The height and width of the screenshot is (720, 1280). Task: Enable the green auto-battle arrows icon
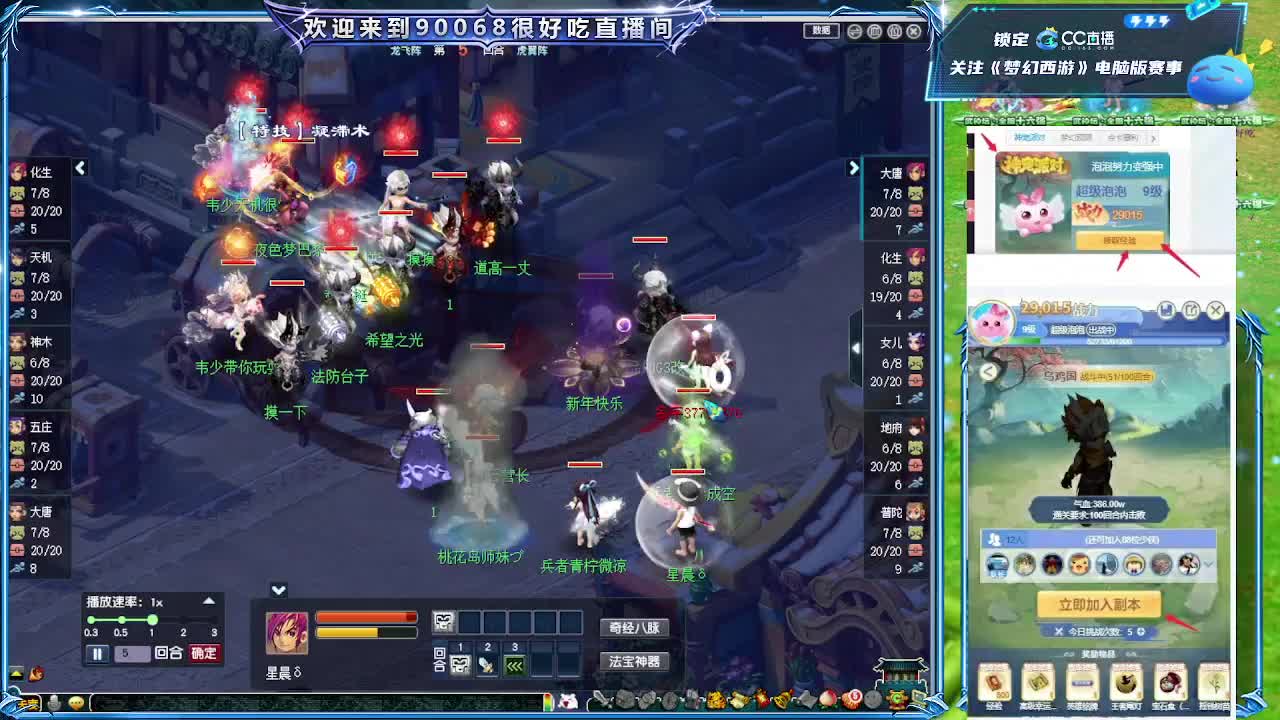click(x=513, y=663)
